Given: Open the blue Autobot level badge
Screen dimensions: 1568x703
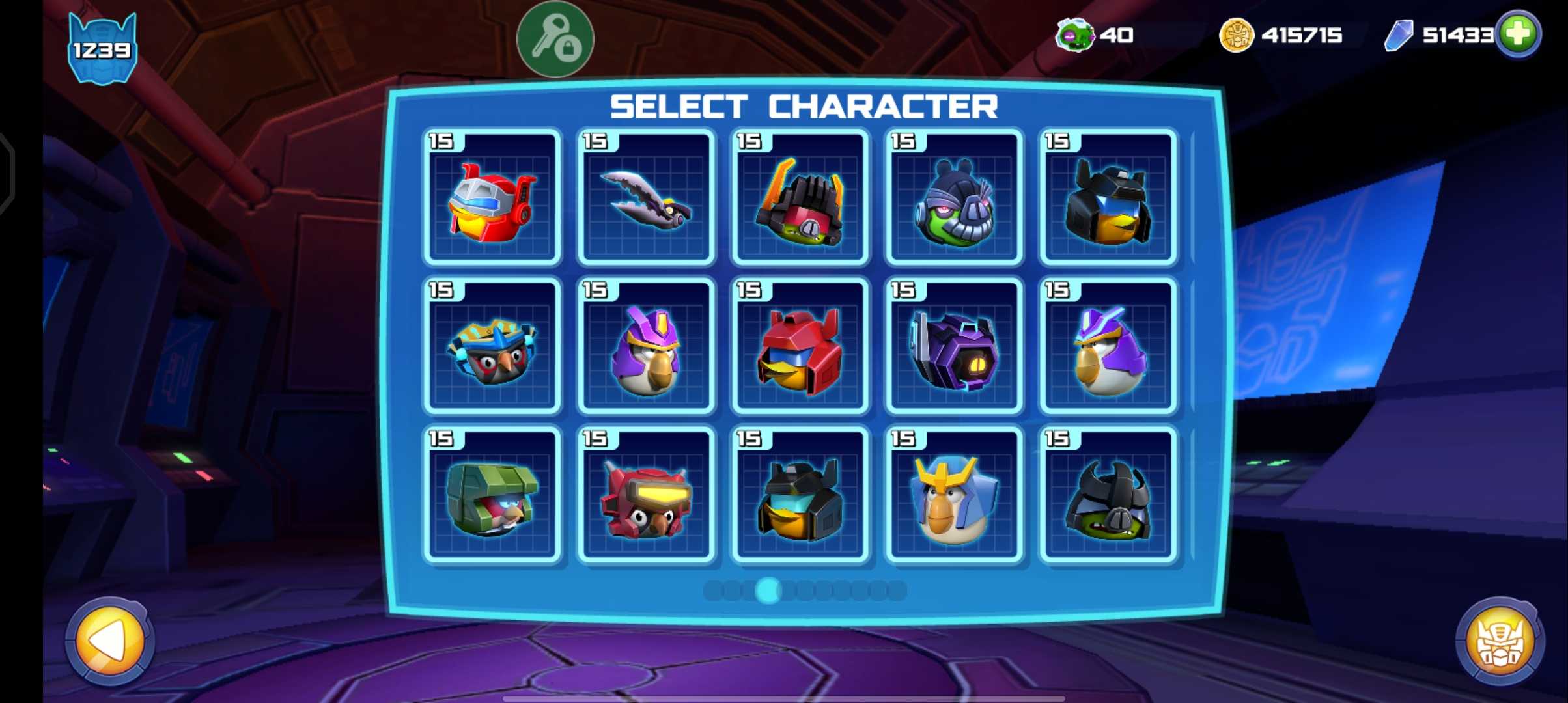Looking at the screenshot, I should pos(102,49).
